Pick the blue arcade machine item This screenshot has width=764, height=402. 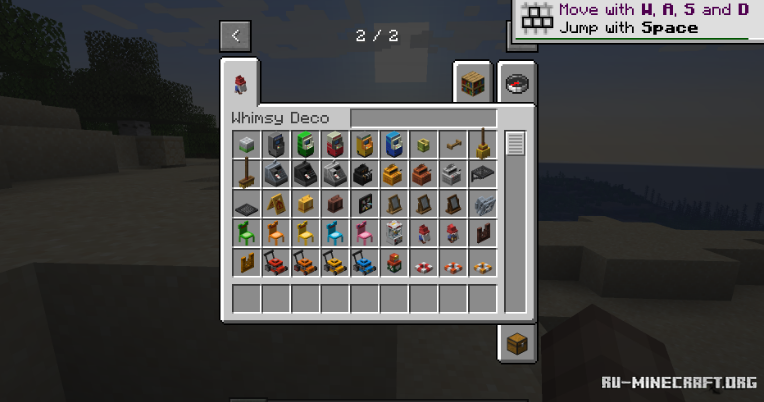click(394, 145)
